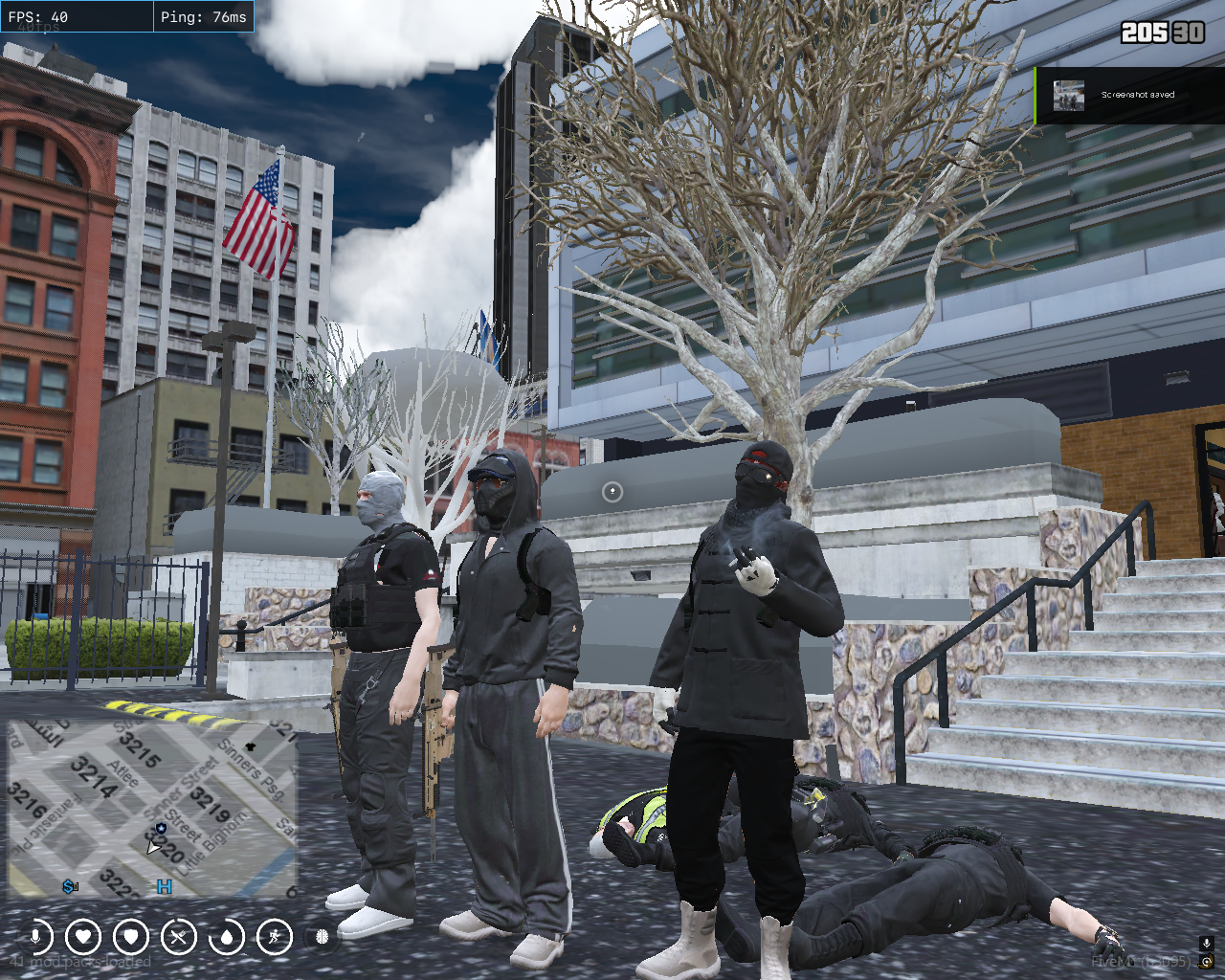Click the fork and knife hunger icon

pos(179,937)
